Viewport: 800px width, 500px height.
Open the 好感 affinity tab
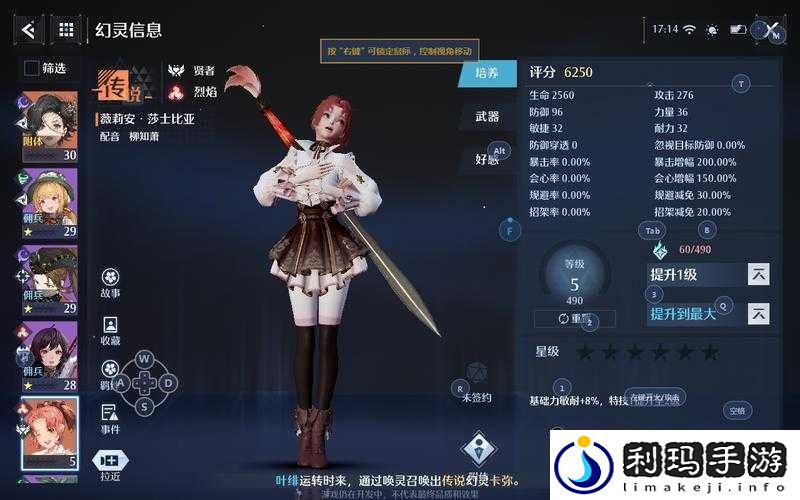pos(487,158)
